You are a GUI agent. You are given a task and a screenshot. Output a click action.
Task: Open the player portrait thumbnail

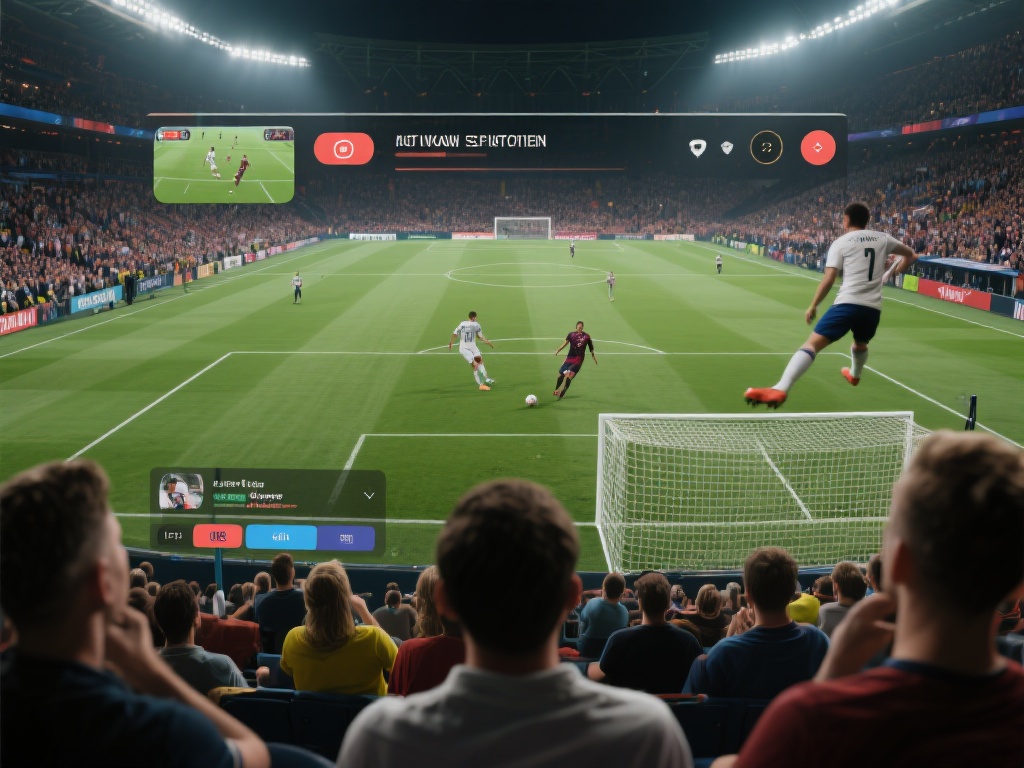click(181, 491)
